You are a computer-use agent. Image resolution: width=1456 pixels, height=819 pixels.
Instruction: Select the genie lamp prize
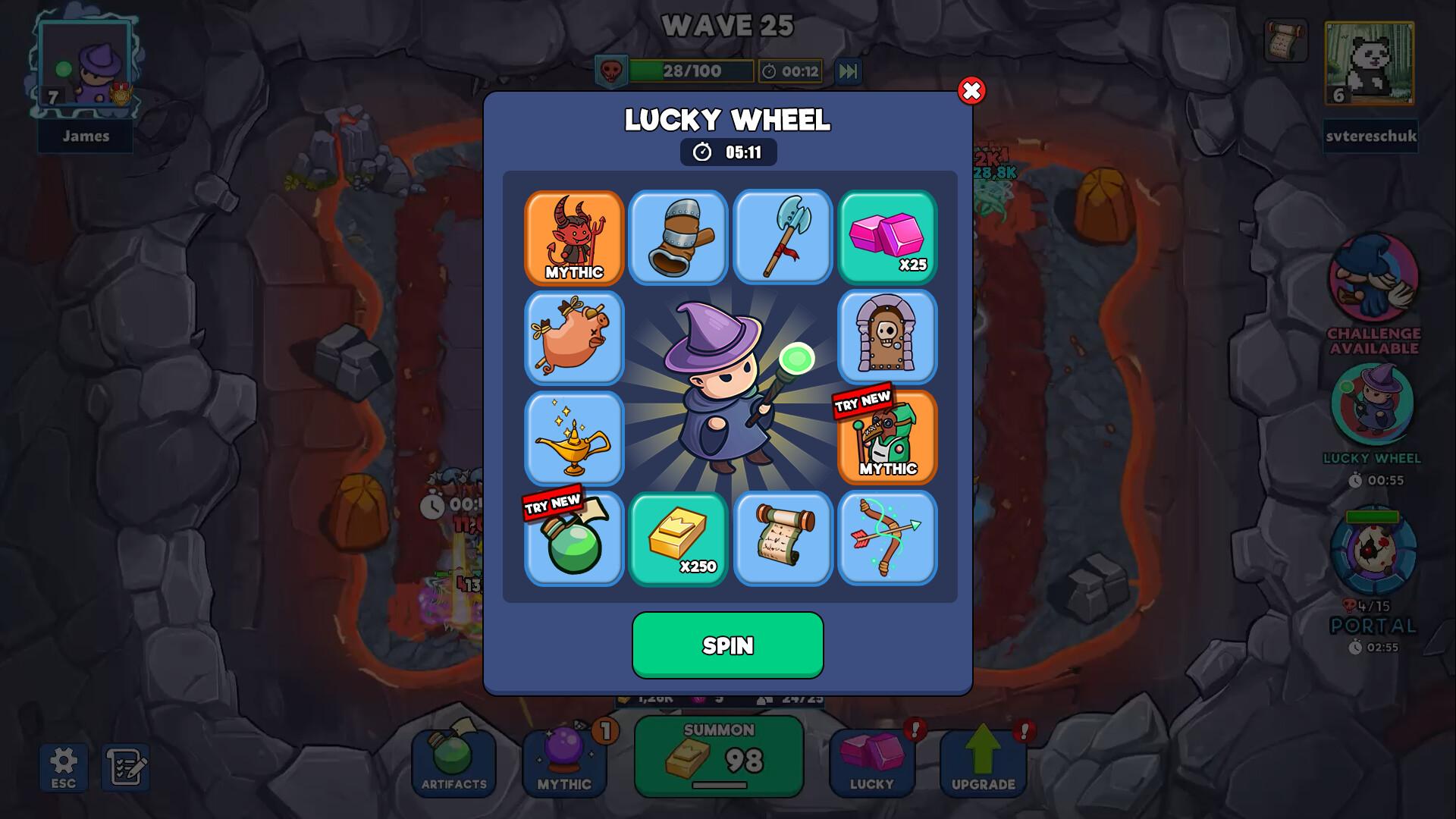(574, 438)
